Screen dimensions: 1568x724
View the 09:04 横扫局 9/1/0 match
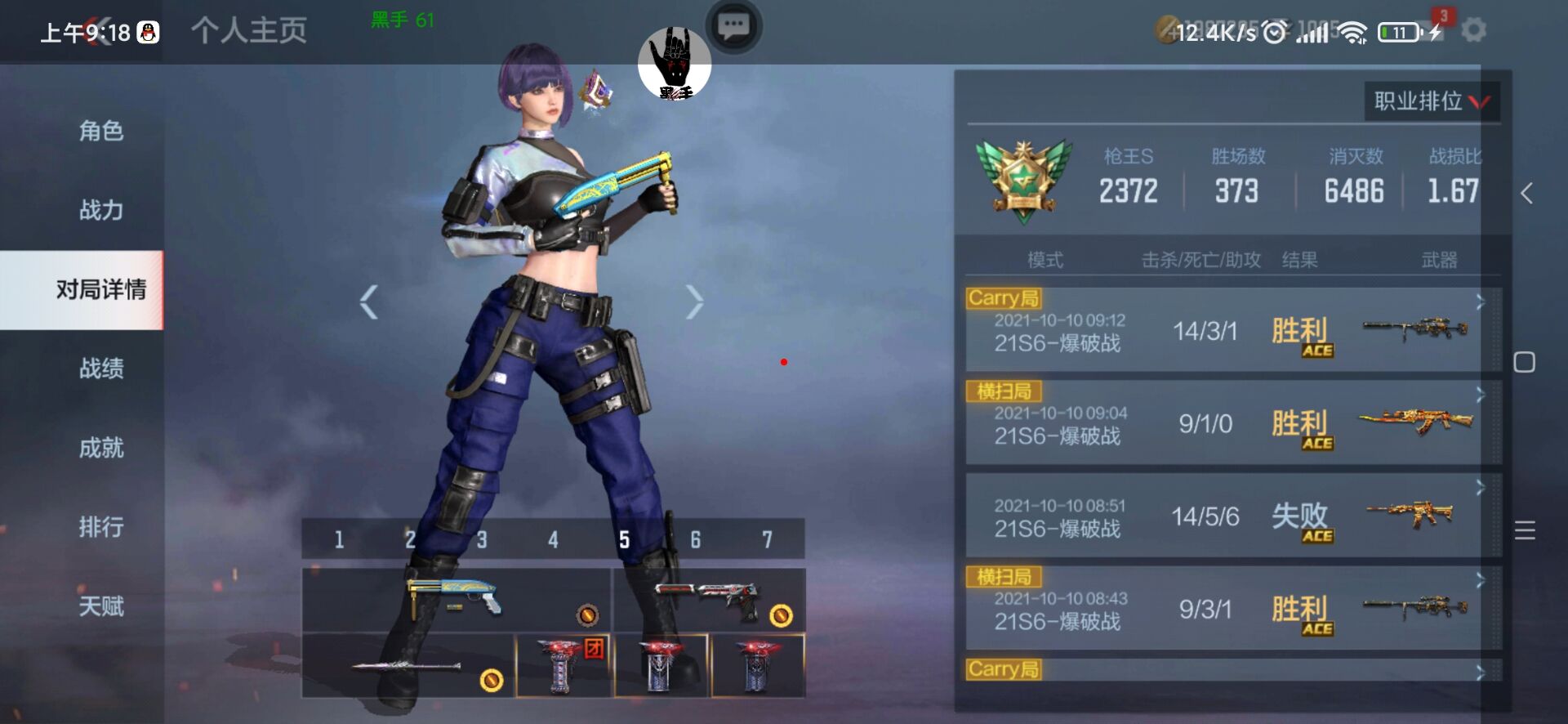[1232, 424]
